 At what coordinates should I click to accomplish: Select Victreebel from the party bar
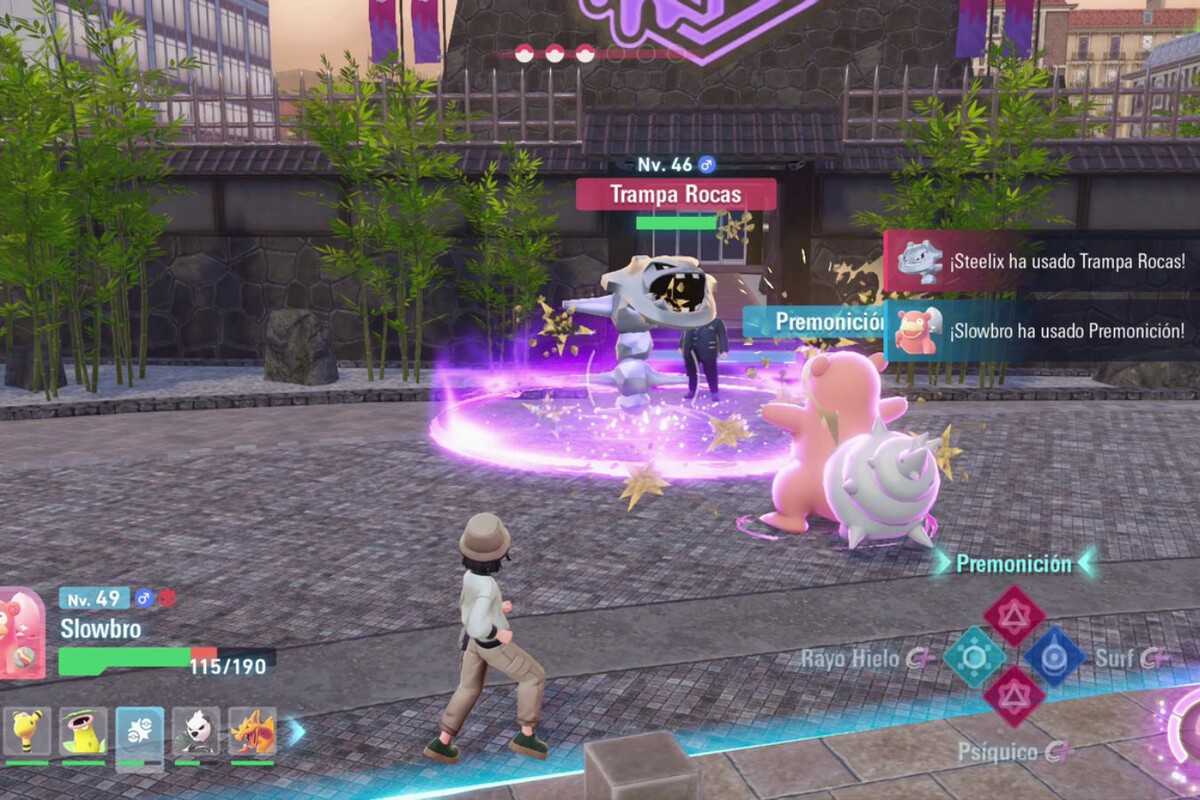(x=83, y=731)
